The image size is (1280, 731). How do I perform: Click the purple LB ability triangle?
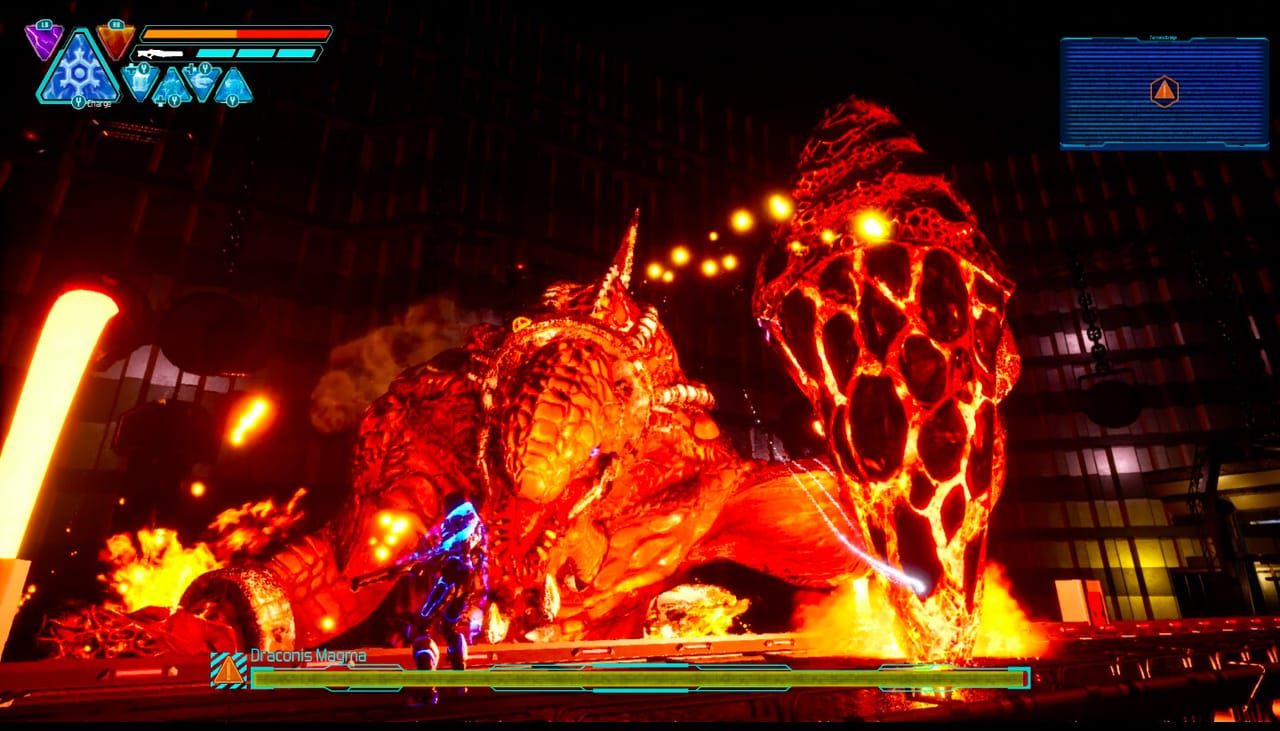click(43, 40)
